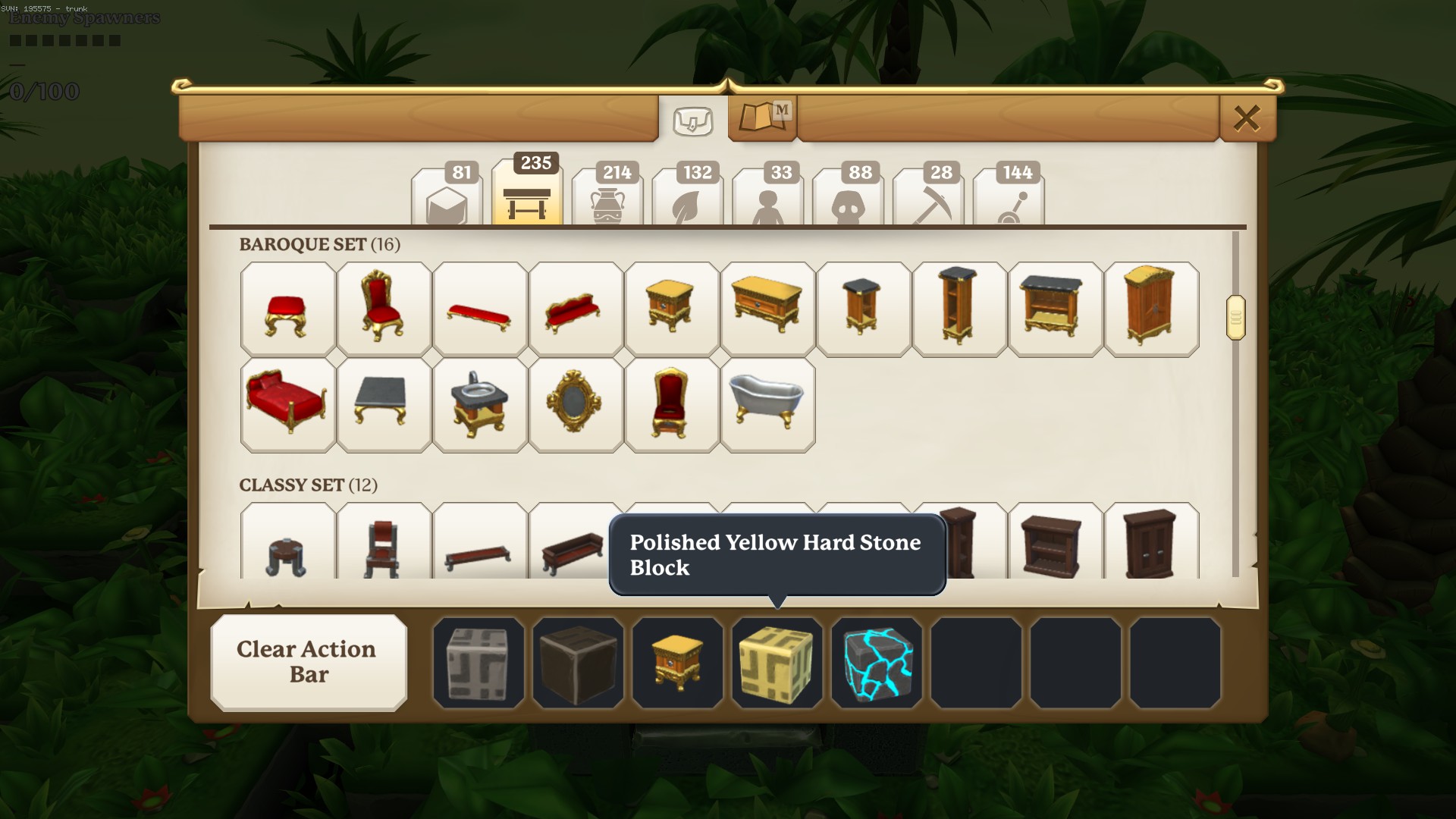Select the pottery vase category tab (214)
Viewport: 1456px width, 819px height.
(607, 199)
